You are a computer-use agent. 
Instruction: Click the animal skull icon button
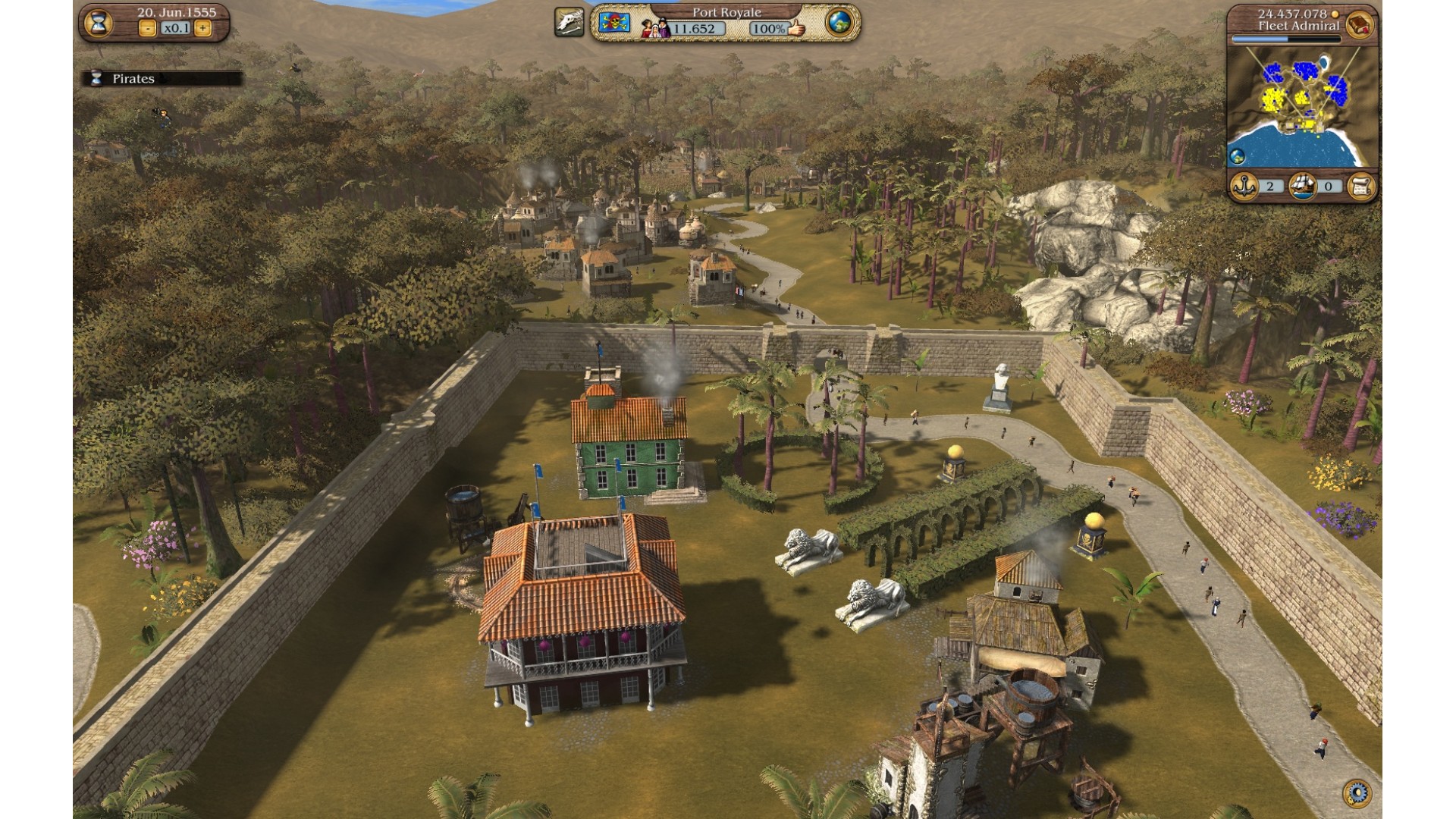[570, 24]
